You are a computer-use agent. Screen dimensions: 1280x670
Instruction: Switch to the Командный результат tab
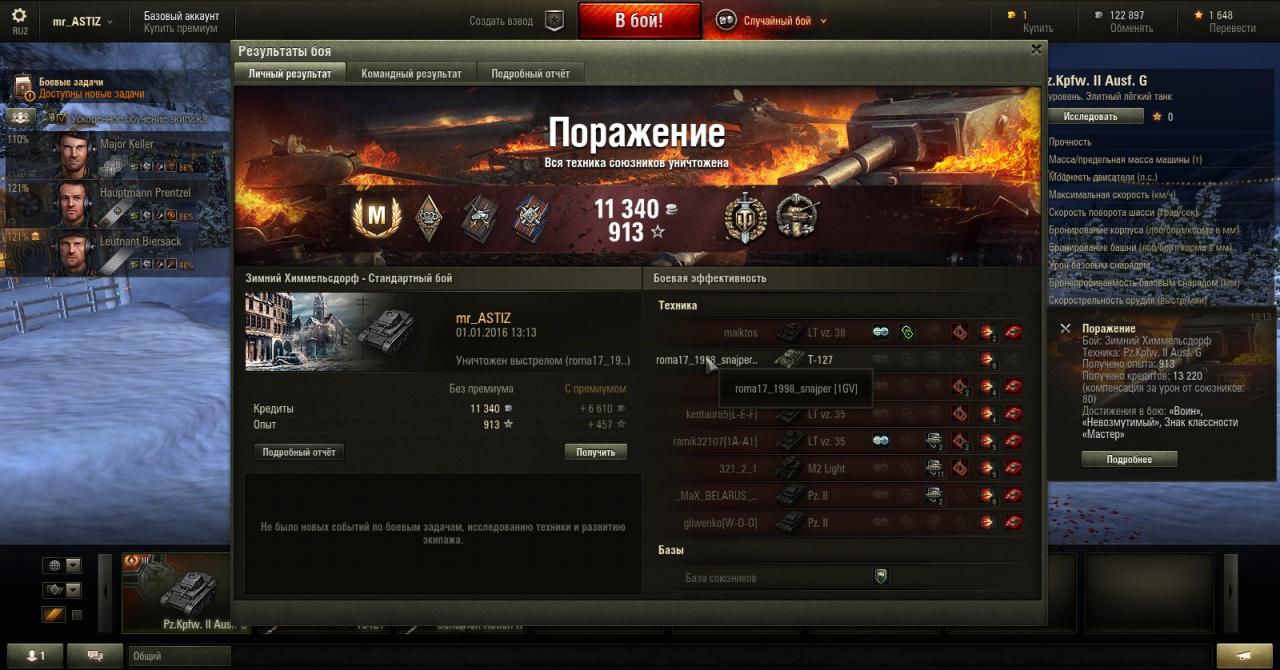411,74
